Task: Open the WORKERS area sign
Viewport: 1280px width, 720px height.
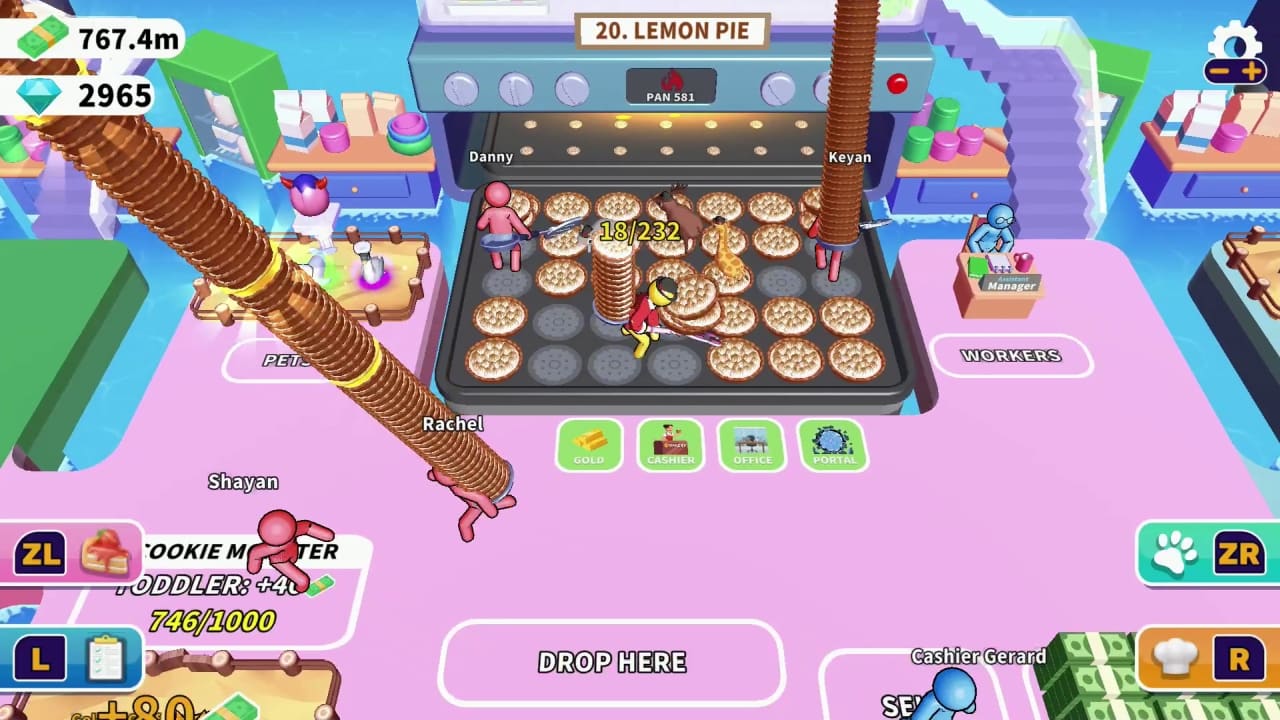Action: (x=1013, y=355)
